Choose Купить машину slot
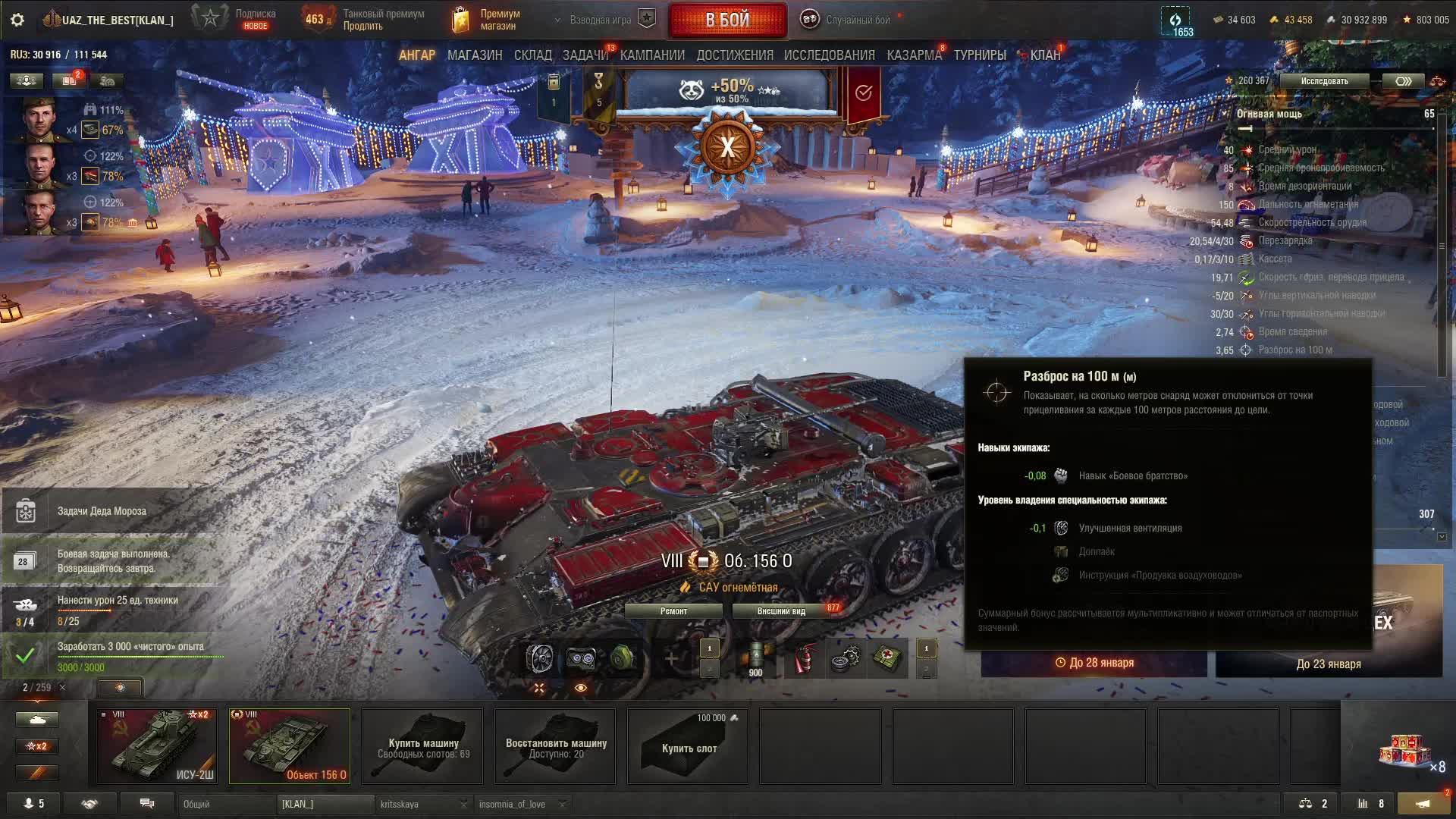Viewport: 1456px width, 819px height. tap(423, 747)
